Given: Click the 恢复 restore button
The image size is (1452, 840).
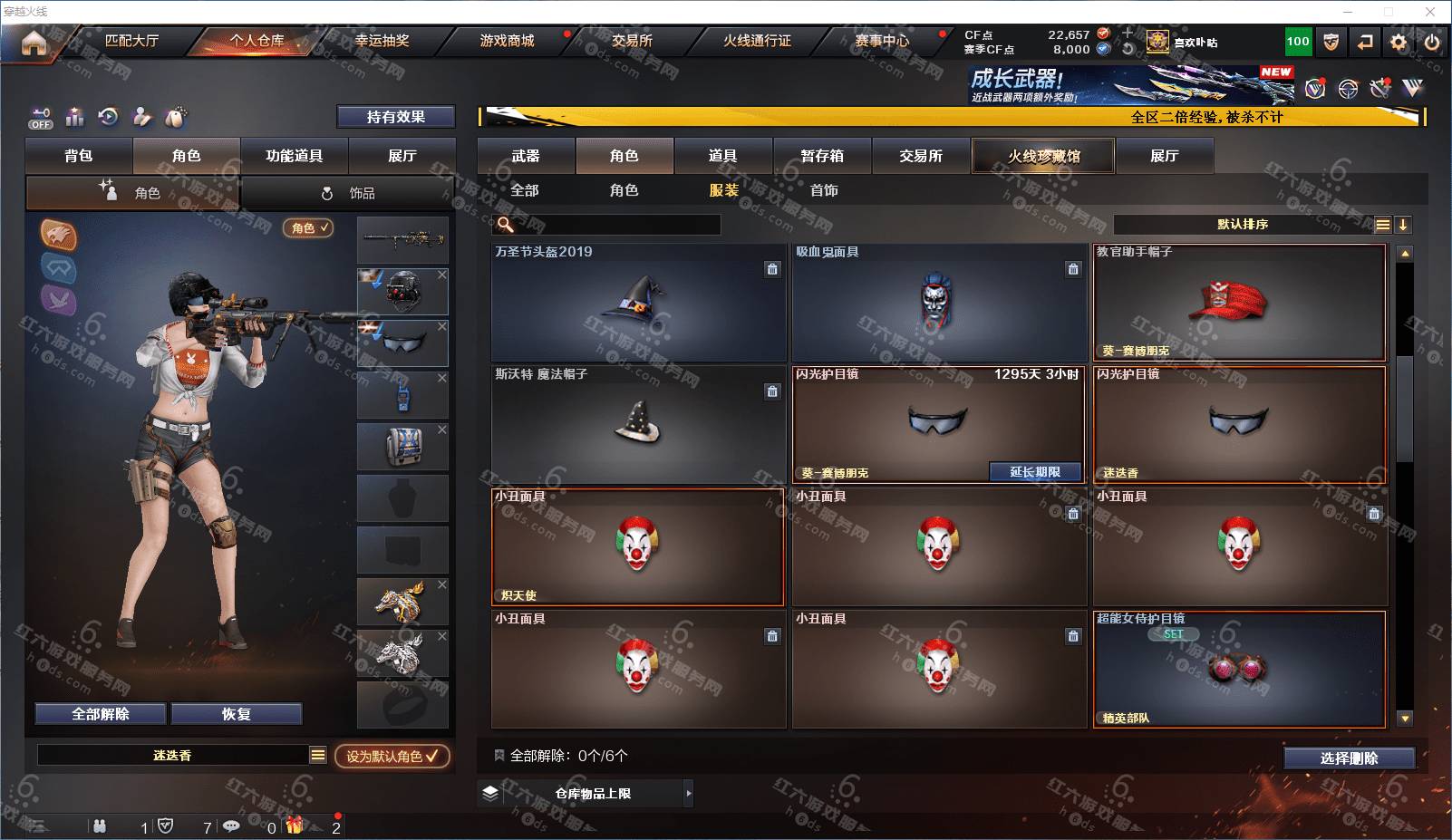Looking at the screenshot, I should [236, 714].
